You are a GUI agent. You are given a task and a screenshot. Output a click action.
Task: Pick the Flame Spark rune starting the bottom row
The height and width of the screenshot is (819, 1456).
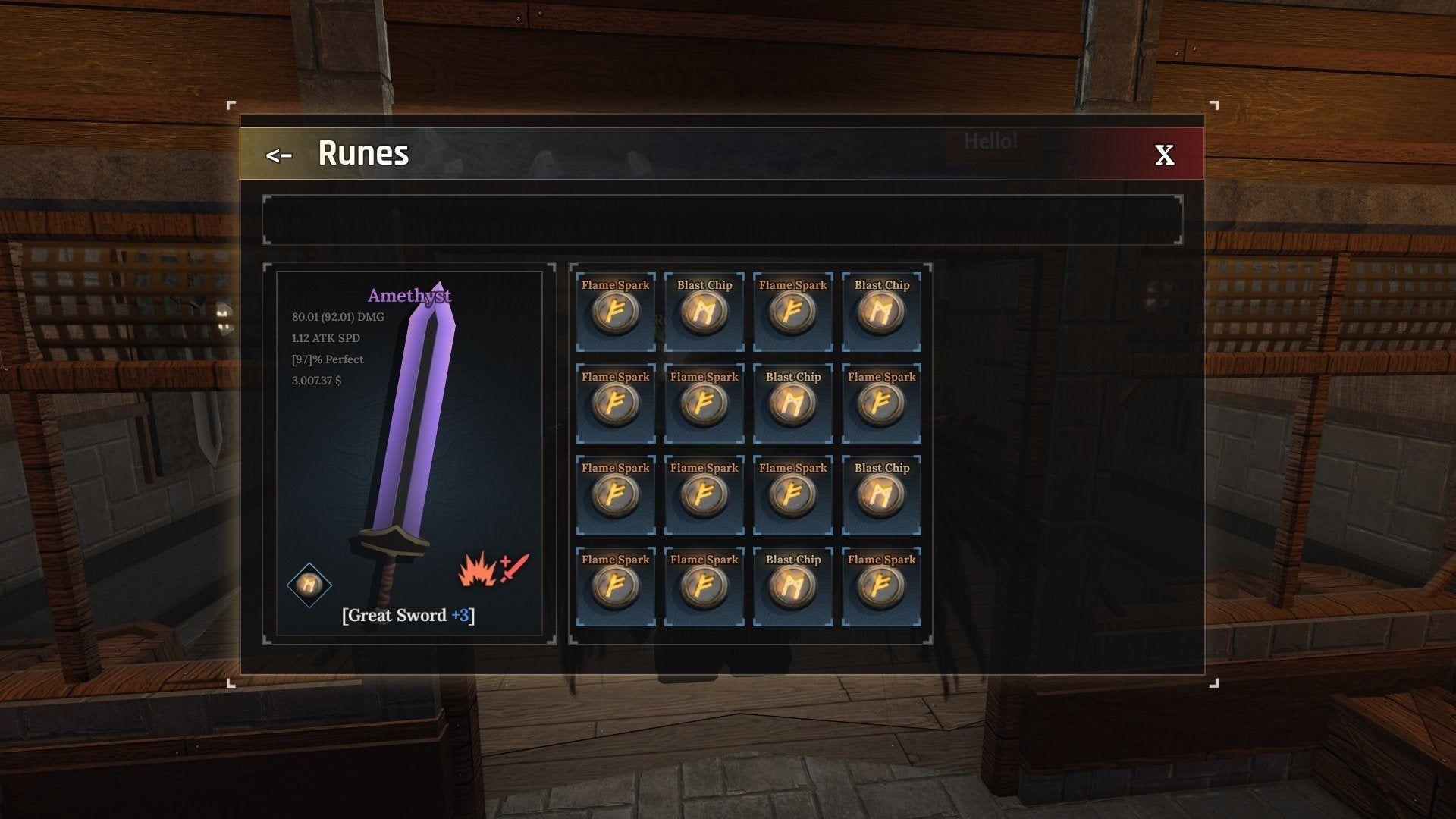click(615, 585)
